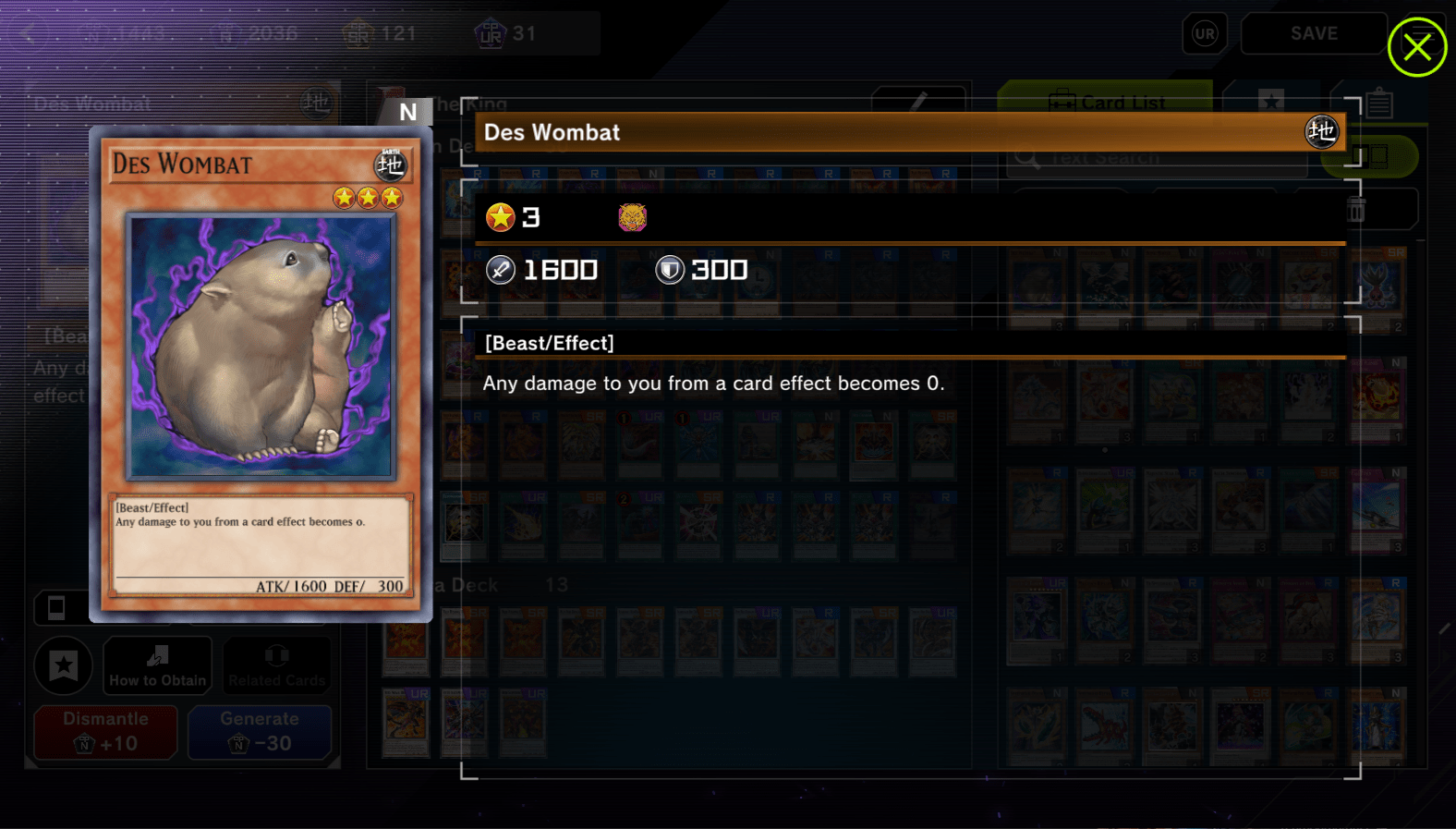Click the Dismantle +10 button

pos(104,732)
